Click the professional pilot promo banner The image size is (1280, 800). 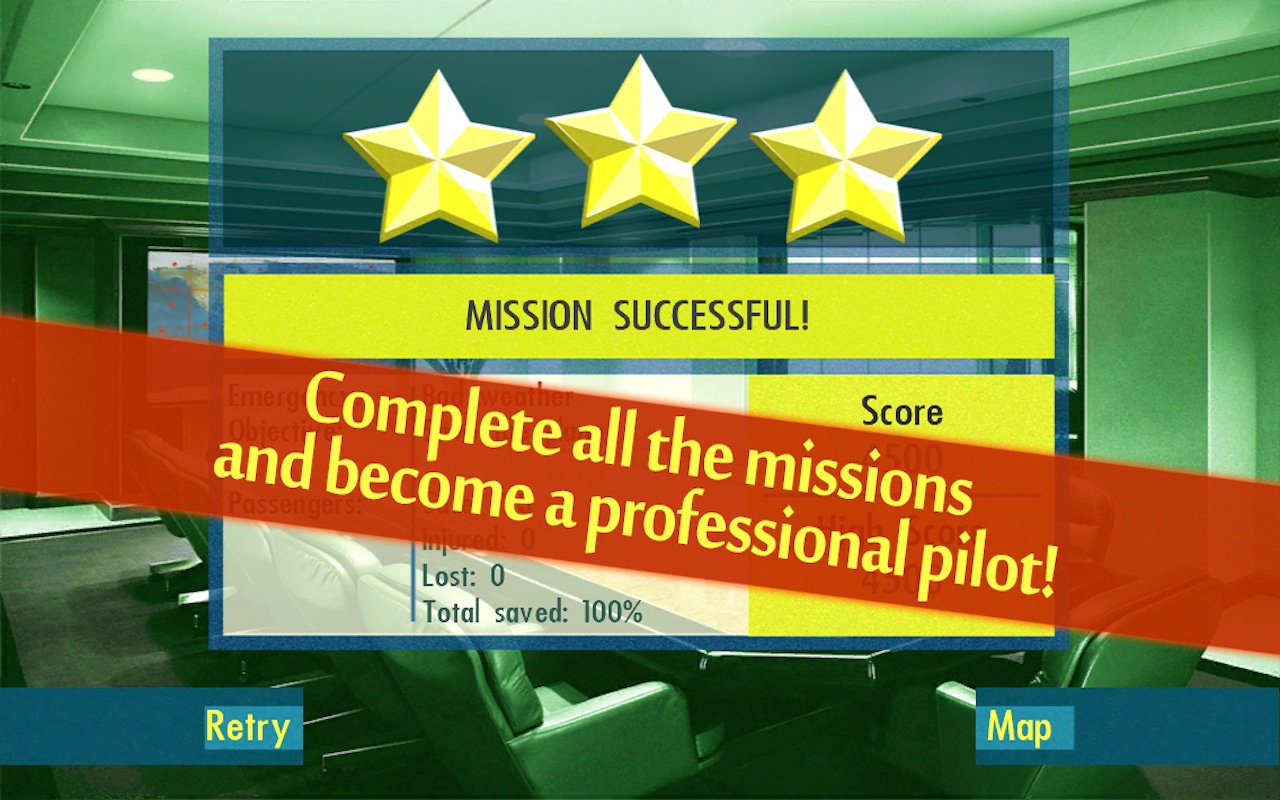(640, 480)
